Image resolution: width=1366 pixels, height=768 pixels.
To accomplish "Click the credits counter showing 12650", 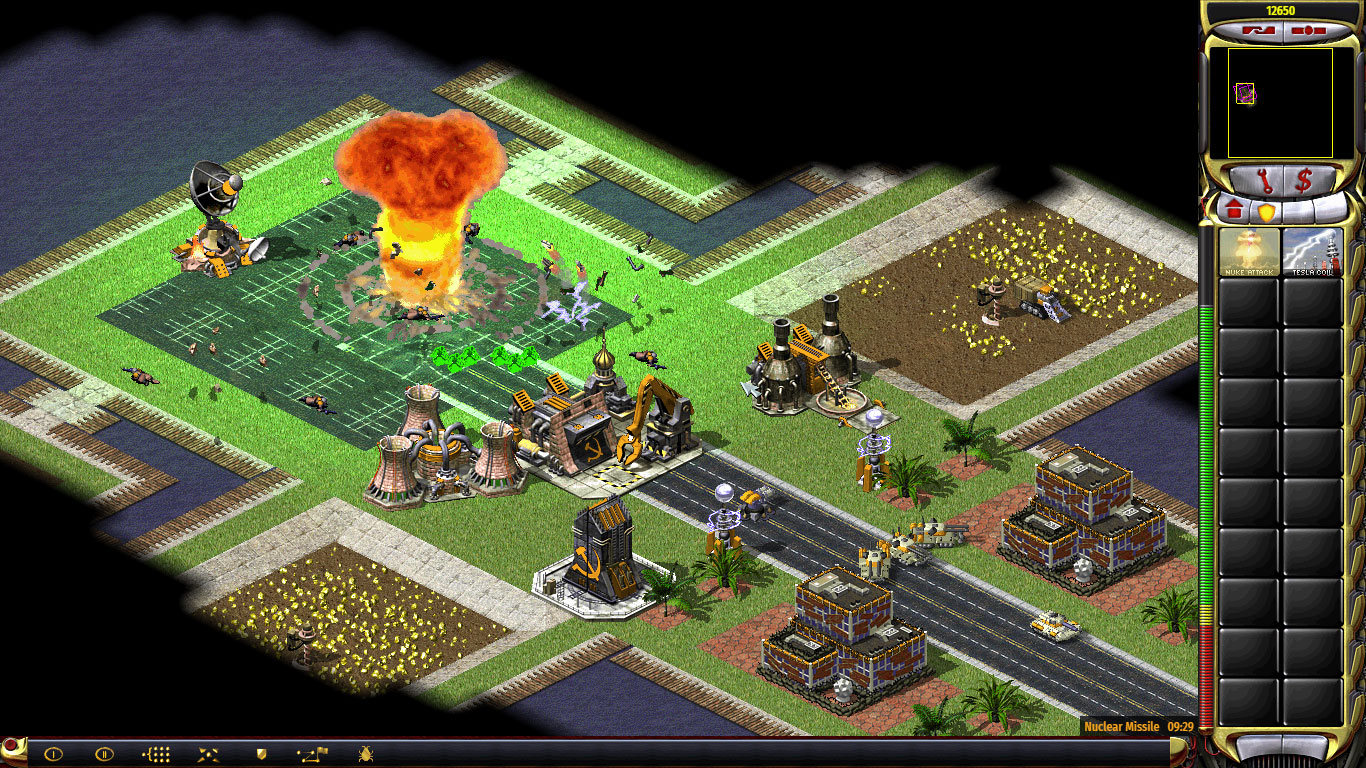I will 1281,9.
